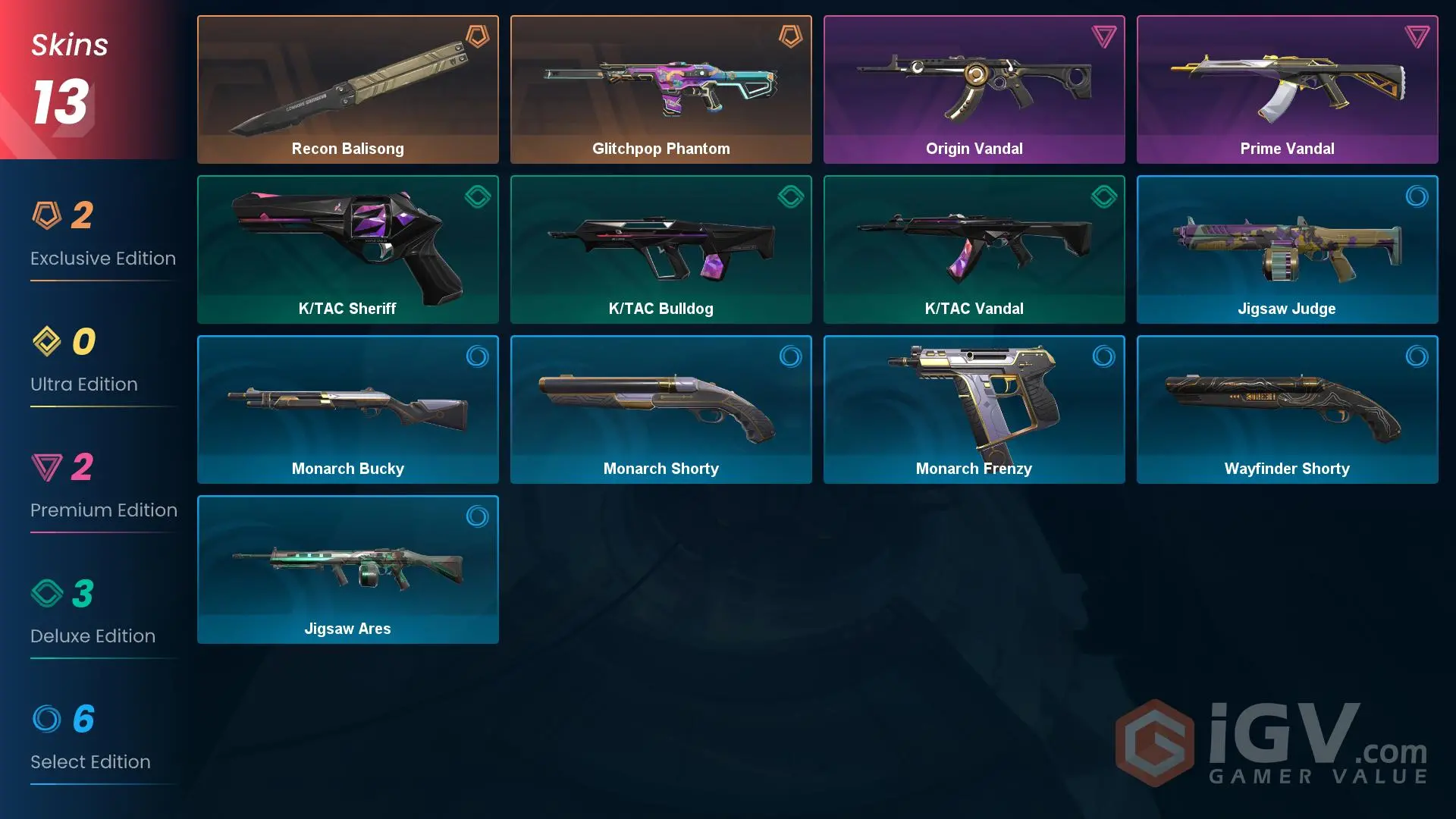Click the rarity badge on Recon Balisong card
The width and height of the screenshot is (1456, 819).
pos(478,36)
